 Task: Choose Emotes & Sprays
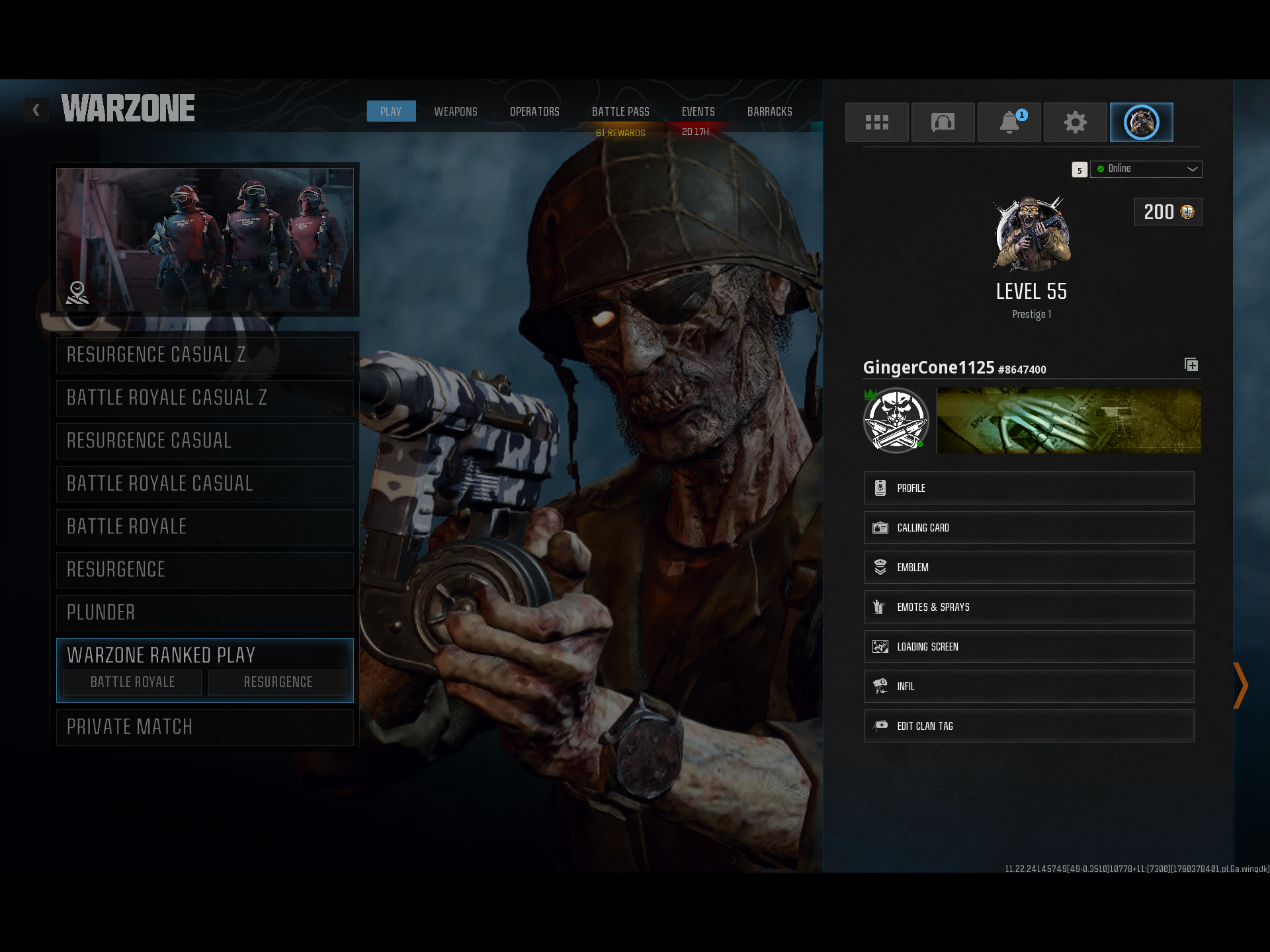coord(1029,607)
